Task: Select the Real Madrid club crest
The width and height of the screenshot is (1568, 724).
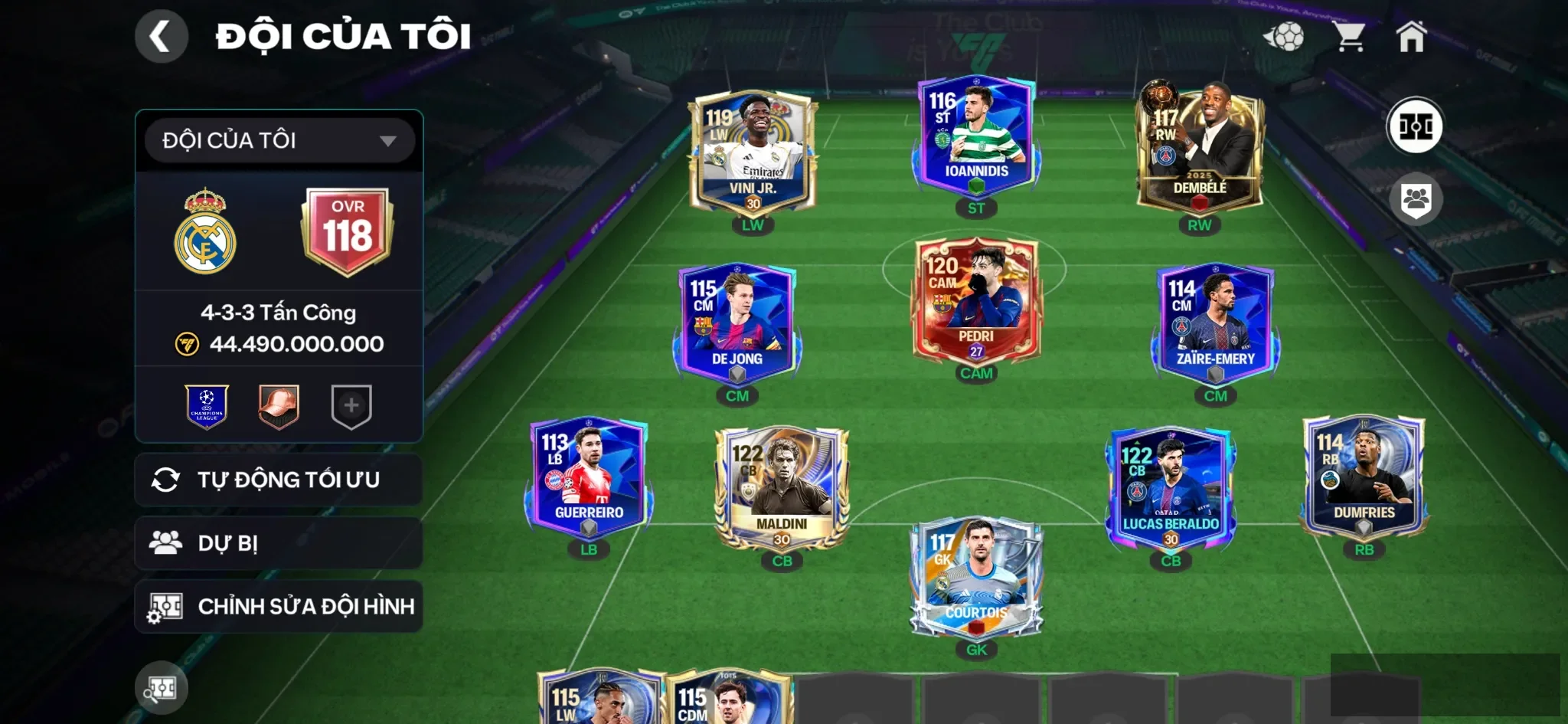Action: pos(207,231)
